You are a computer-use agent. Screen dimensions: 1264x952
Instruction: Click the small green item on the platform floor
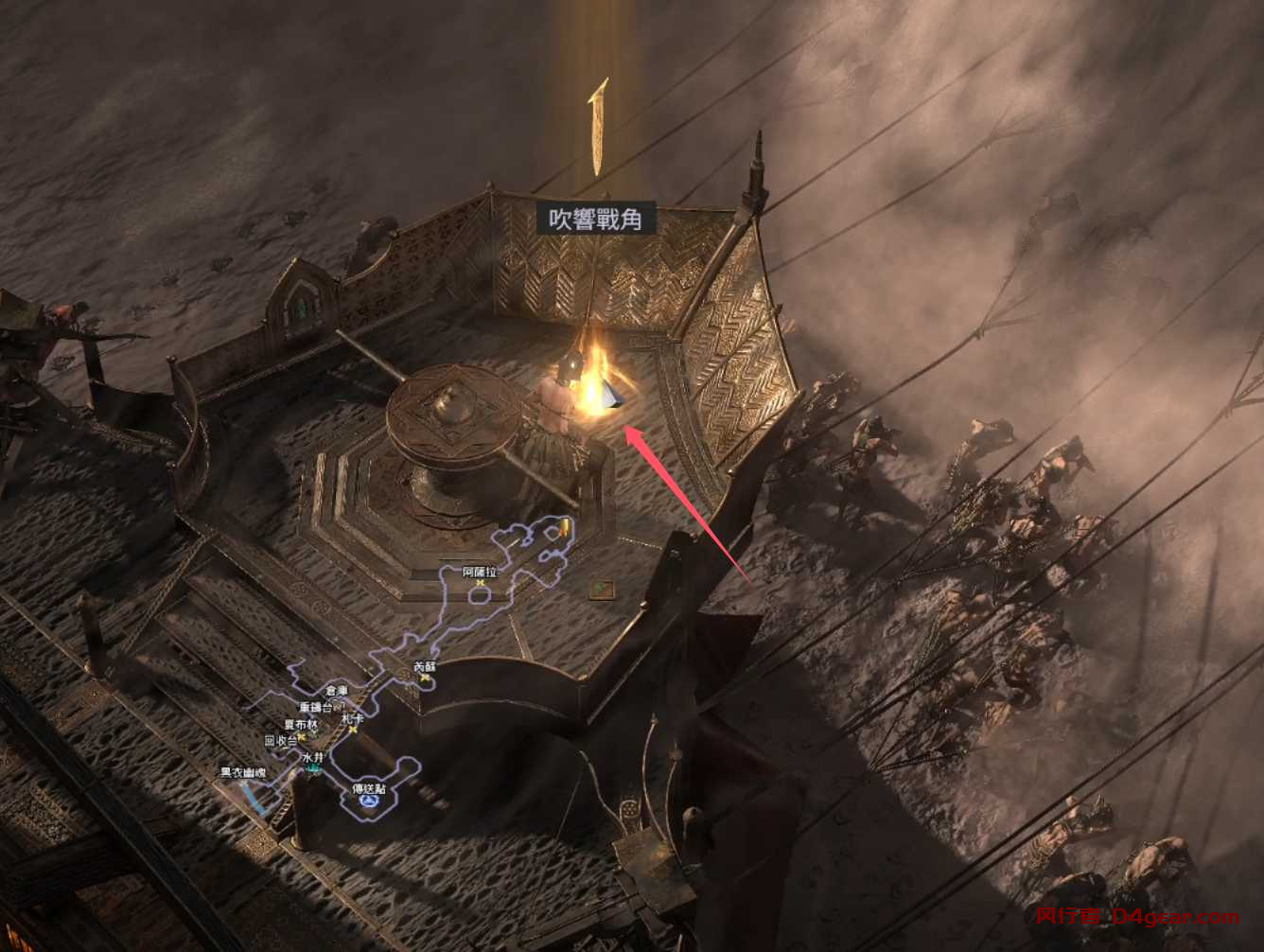600,587
